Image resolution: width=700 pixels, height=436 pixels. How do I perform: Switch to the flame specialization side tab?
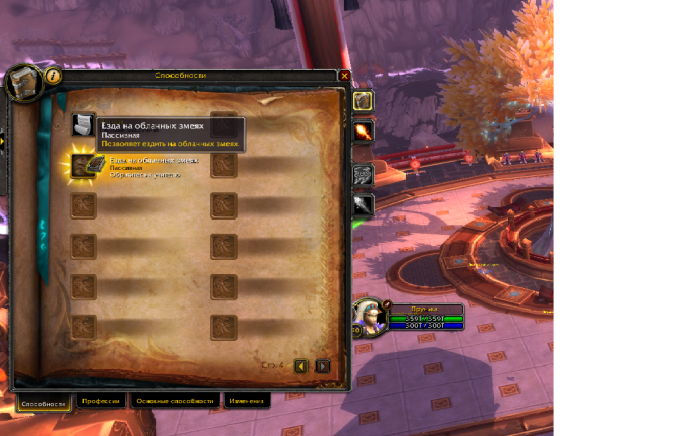click(362, 132)
